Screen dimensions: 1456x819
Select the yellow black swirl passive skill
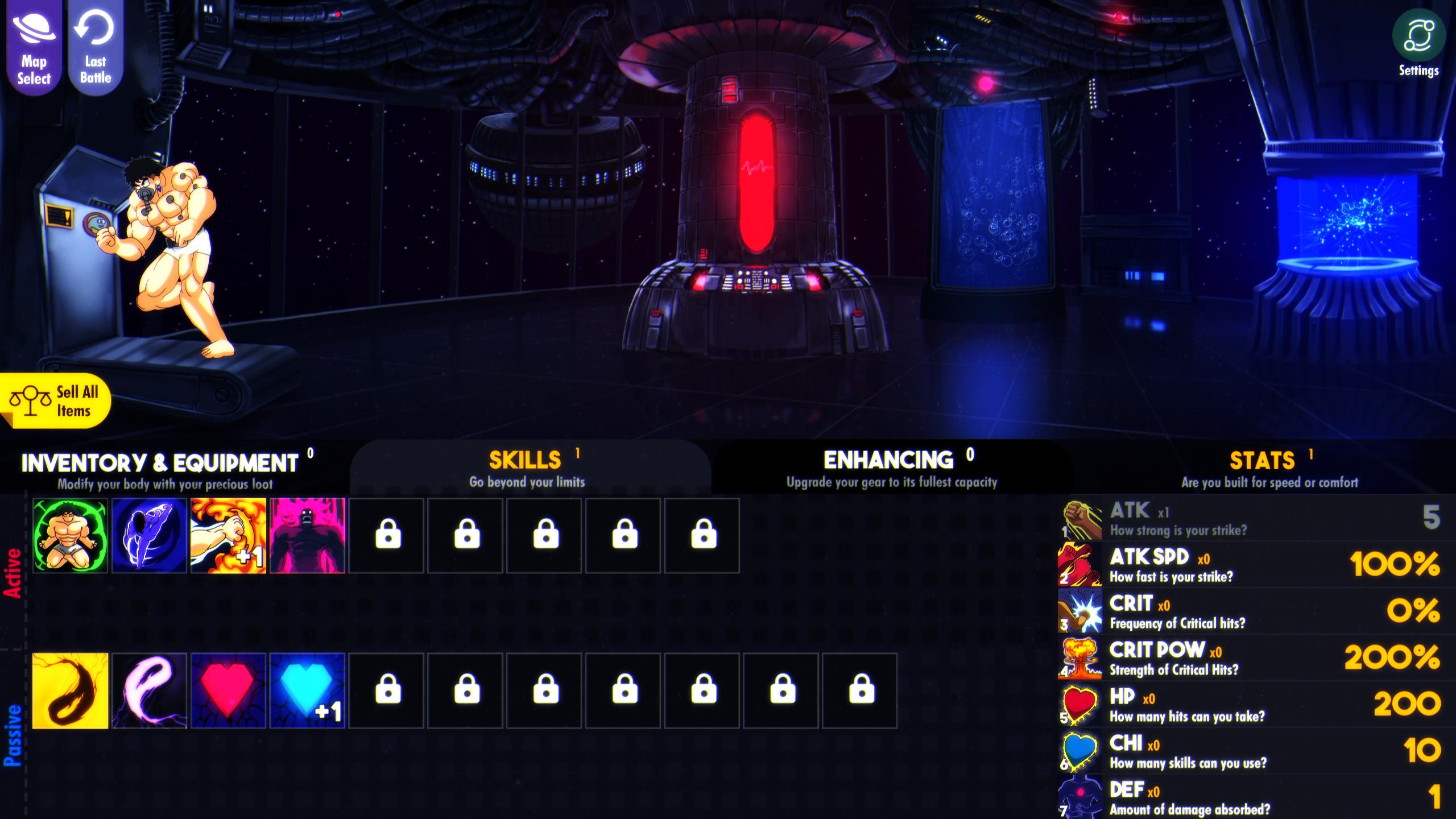coord(70,691)
